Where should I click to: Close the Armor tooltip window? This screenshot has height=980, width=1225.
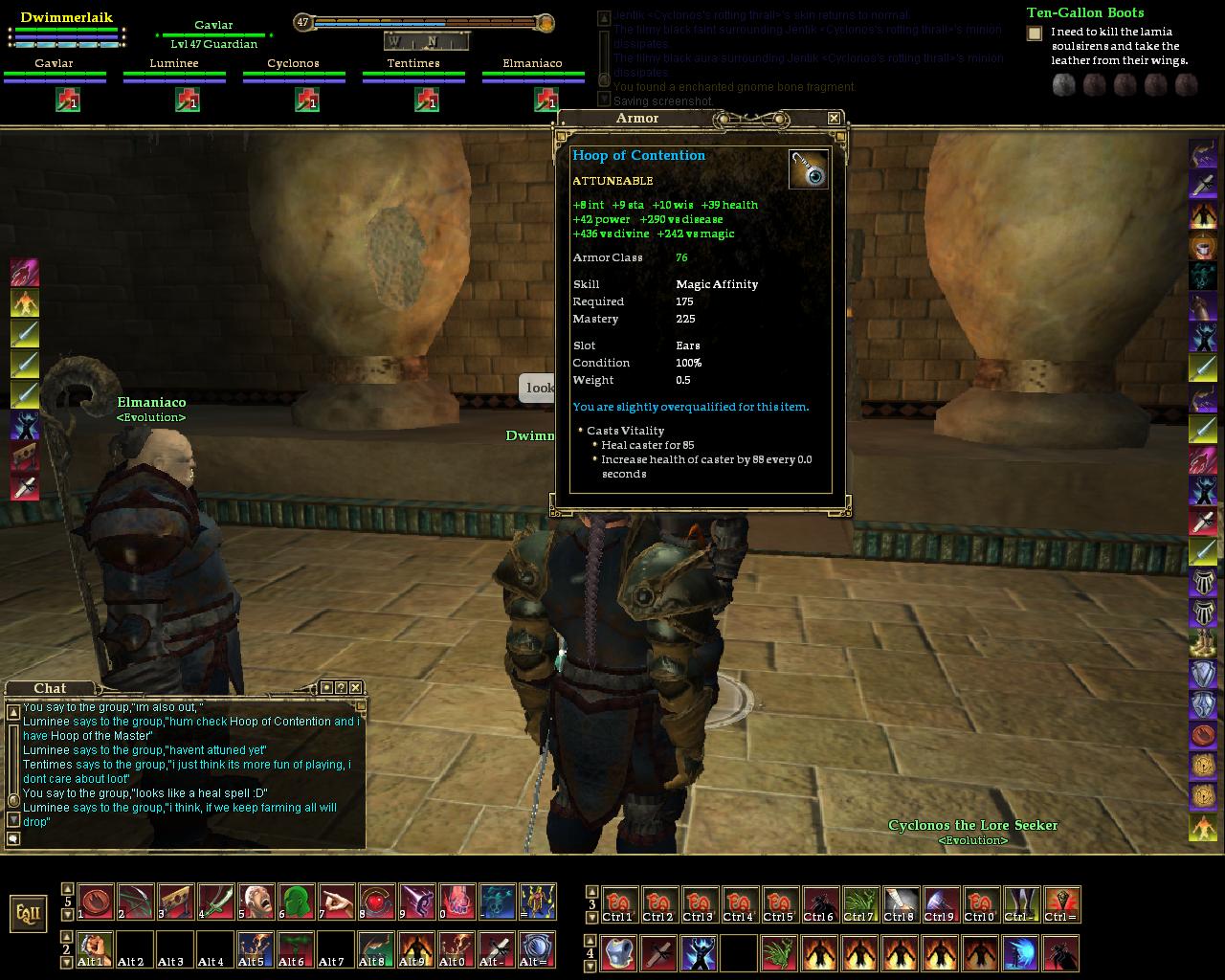click(834, 118)
